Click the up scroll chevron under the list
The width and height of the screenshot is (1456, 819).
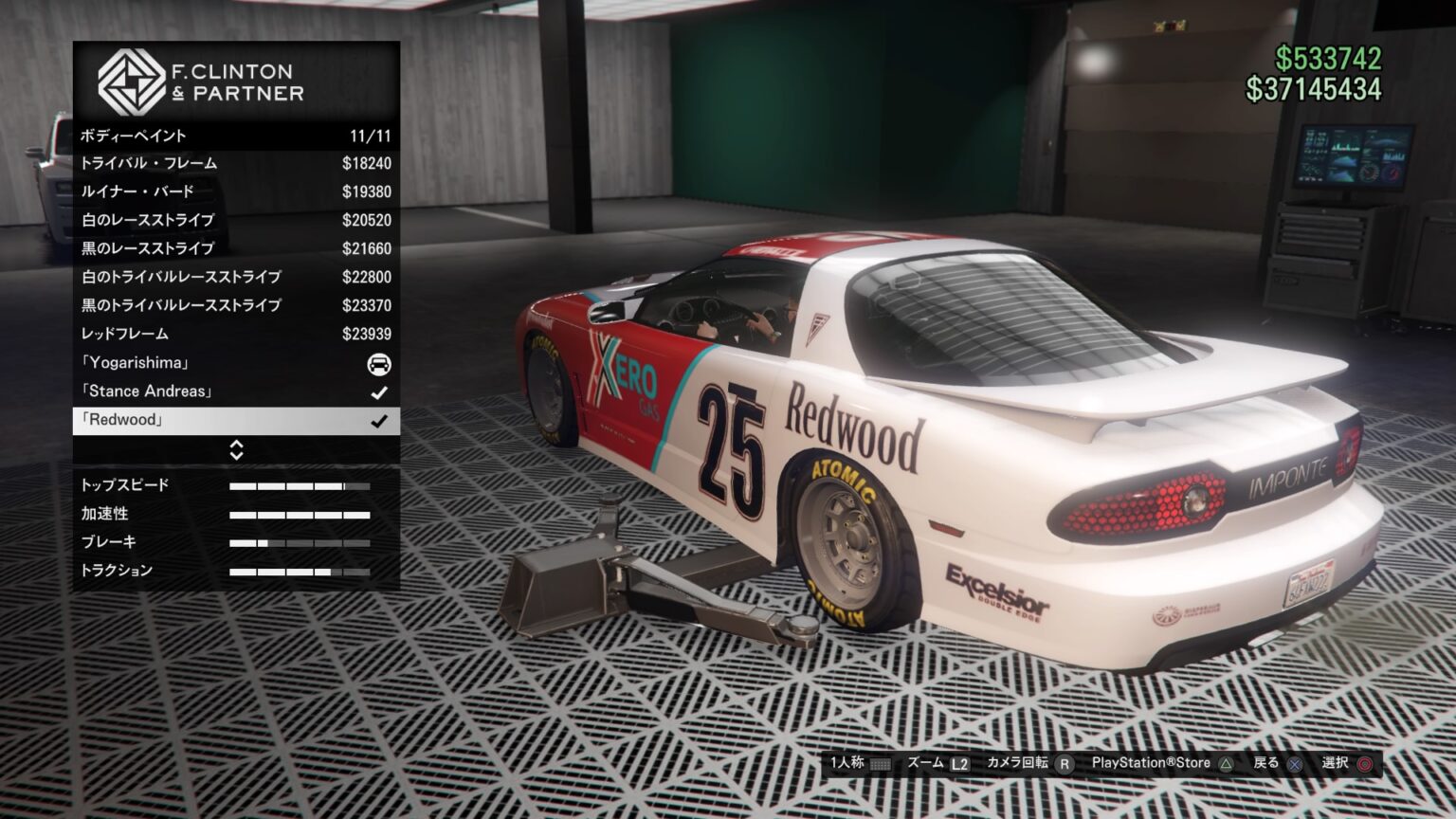click(x=236, y=445)
